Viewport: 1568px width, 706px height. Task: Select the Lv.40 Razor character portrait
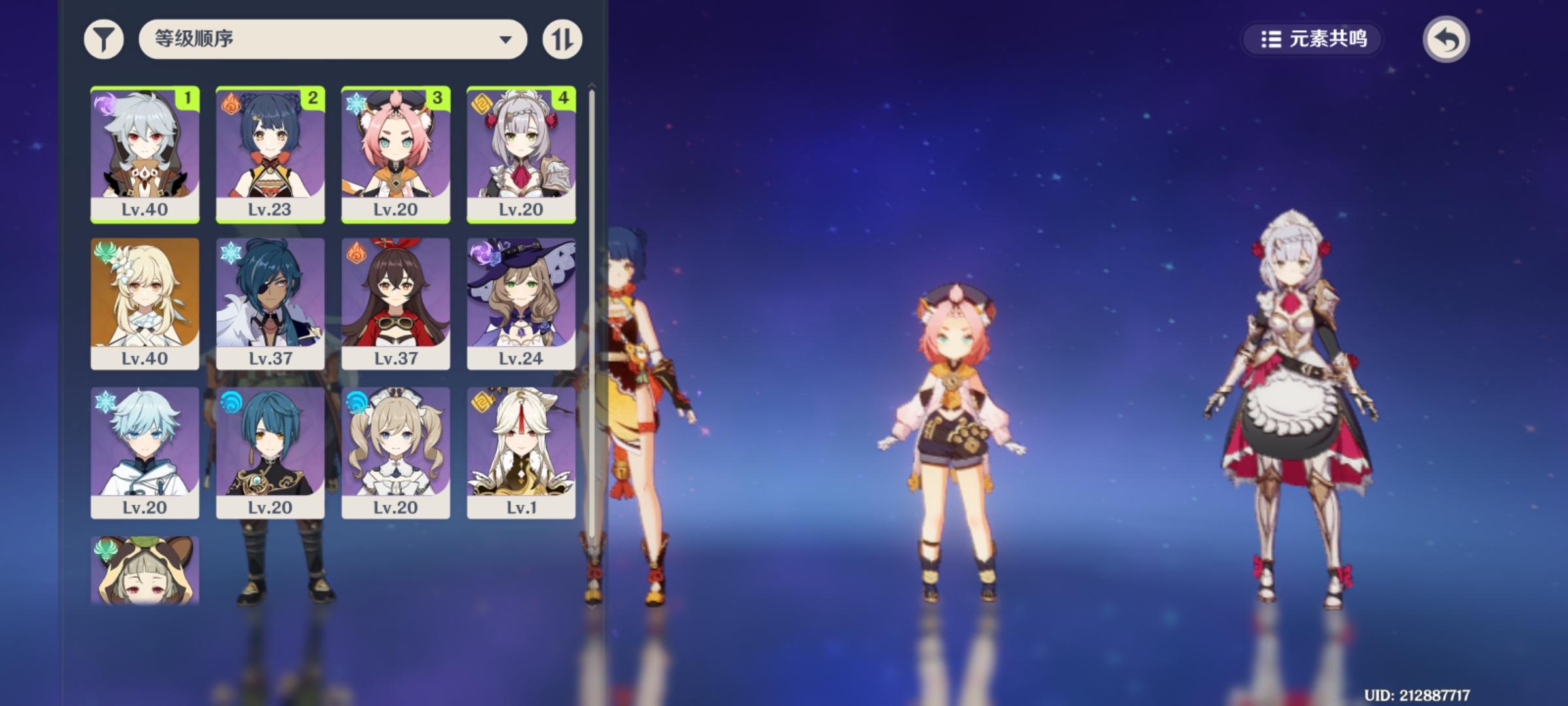point(145,154)
